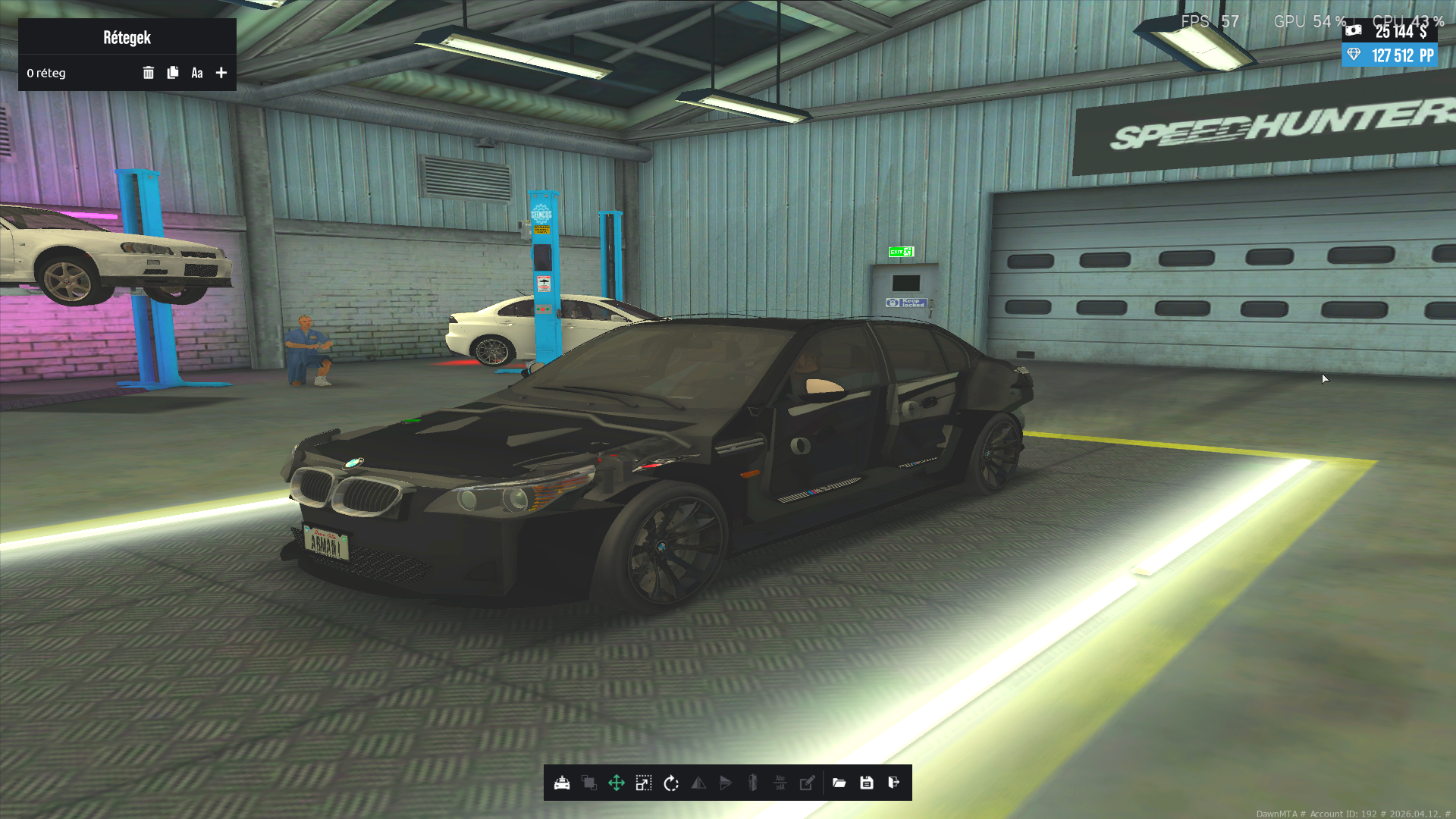
Task: Click the car paint icon in toolbar
Action: pos(562,783)
